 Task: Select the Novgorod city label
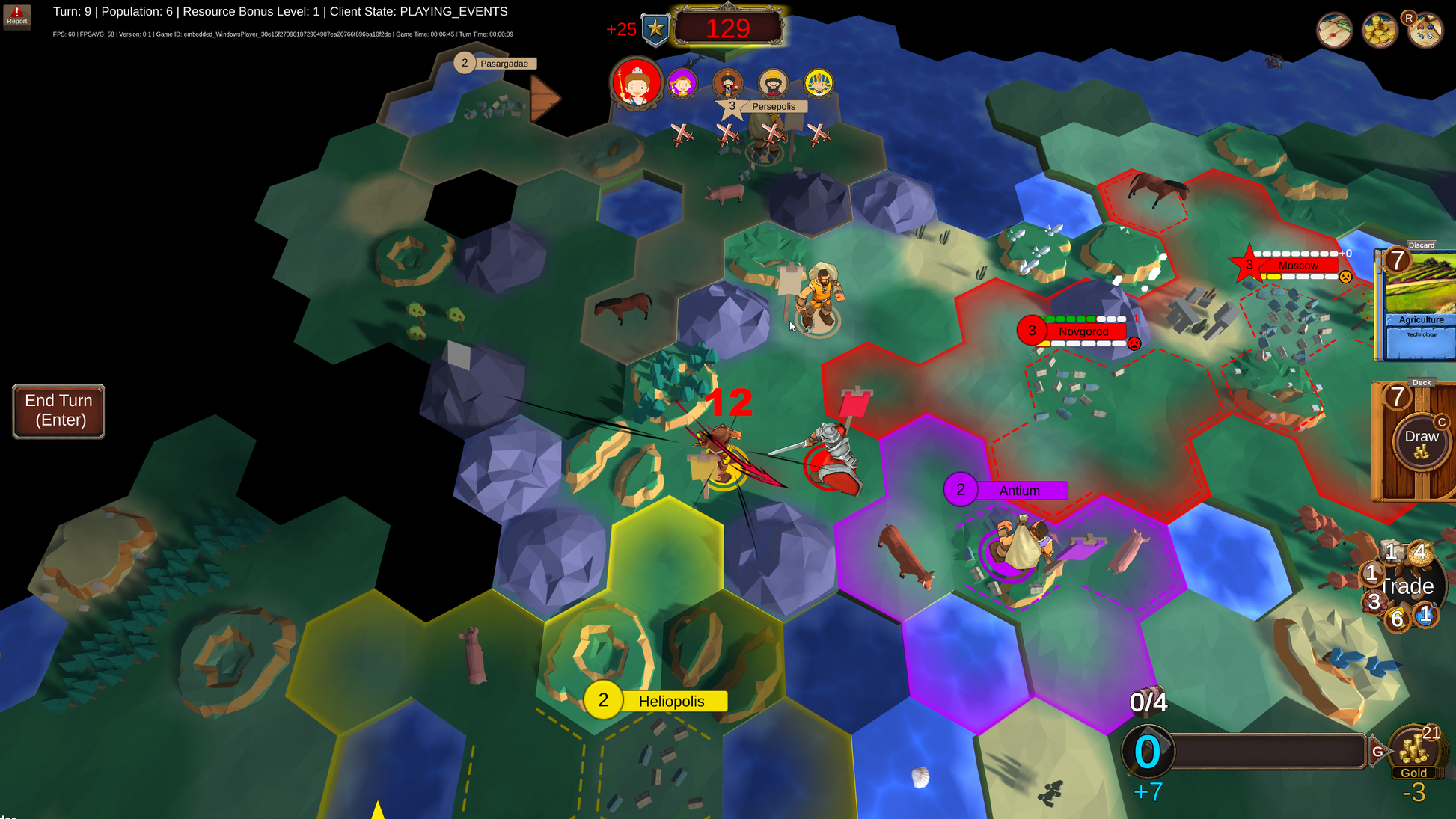coord(1083,331)
